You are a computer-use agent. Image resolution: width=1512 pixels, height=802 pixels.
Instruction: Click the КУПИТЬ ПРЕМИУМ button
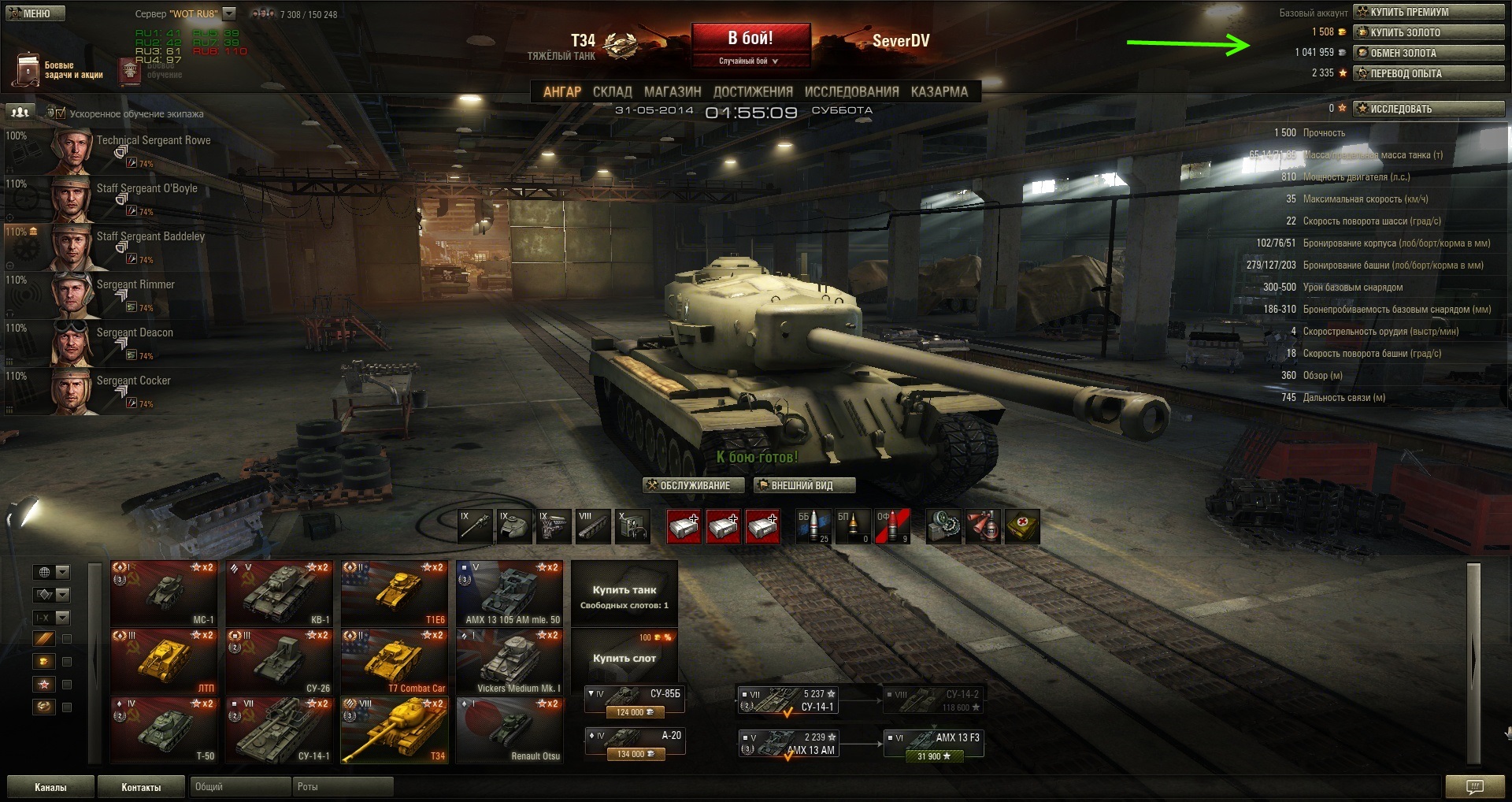tap(1428, 12)
